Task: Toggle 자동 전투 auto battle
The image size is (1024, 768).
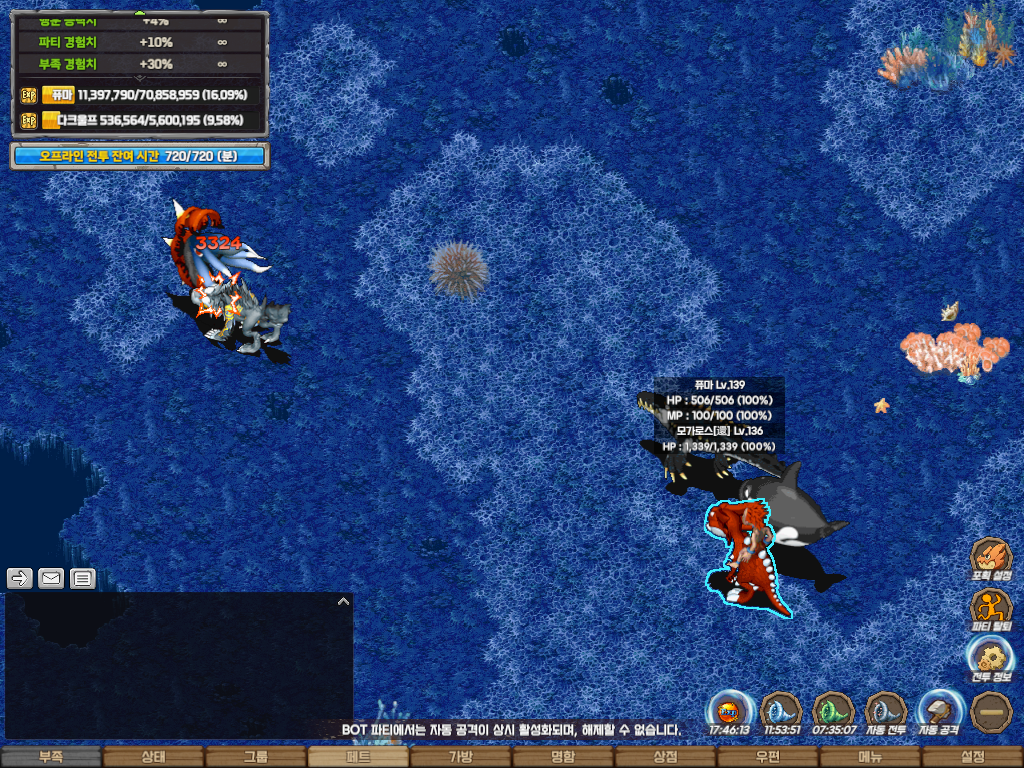Action: (x=885, y=711)
